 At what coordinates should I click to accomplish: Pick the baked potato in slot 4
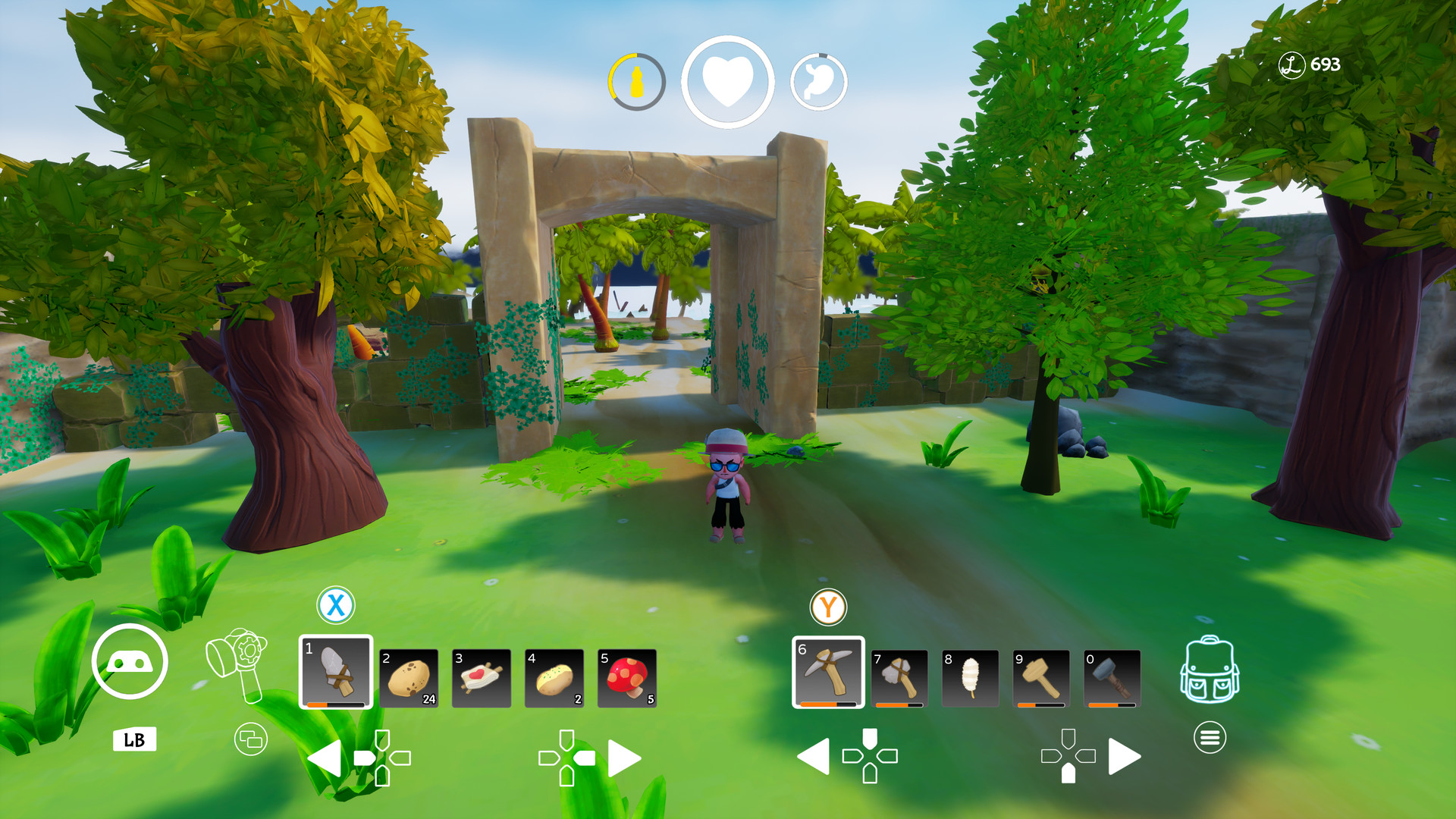coord(554,678)
